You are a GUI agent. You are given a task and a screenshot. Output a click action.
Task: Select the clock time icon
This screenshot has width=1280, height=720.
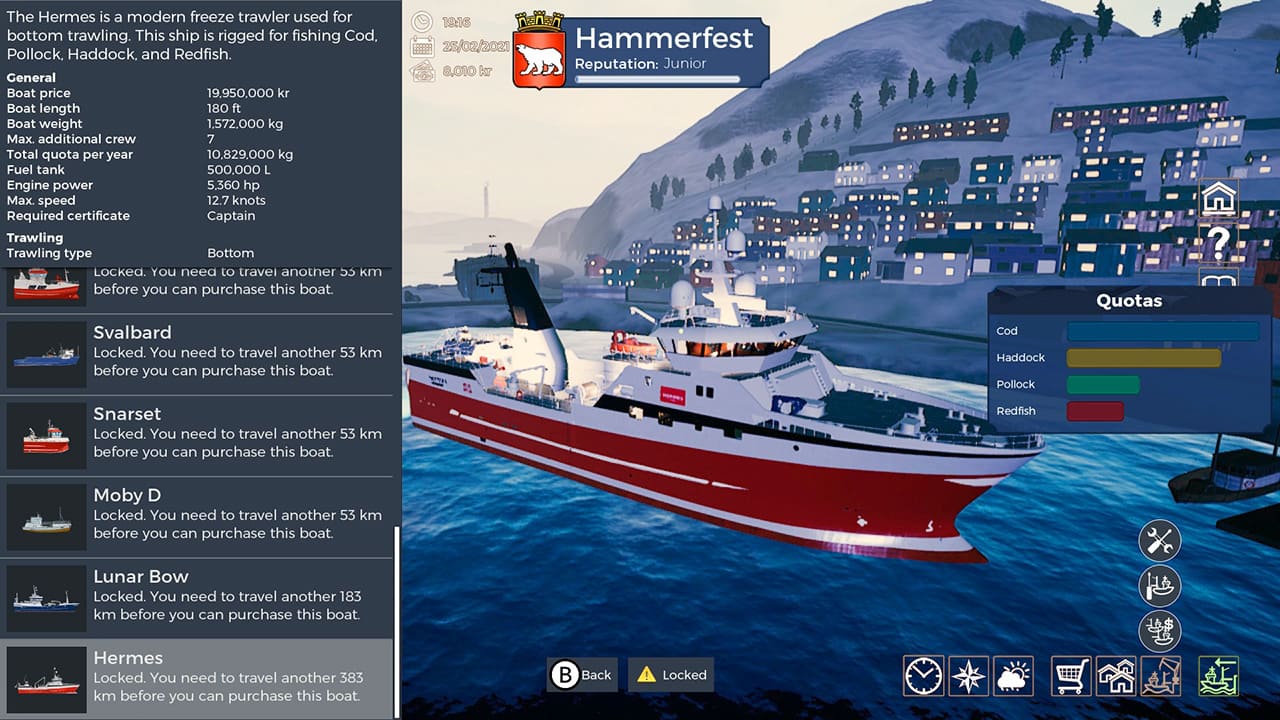tap(923, 676)
